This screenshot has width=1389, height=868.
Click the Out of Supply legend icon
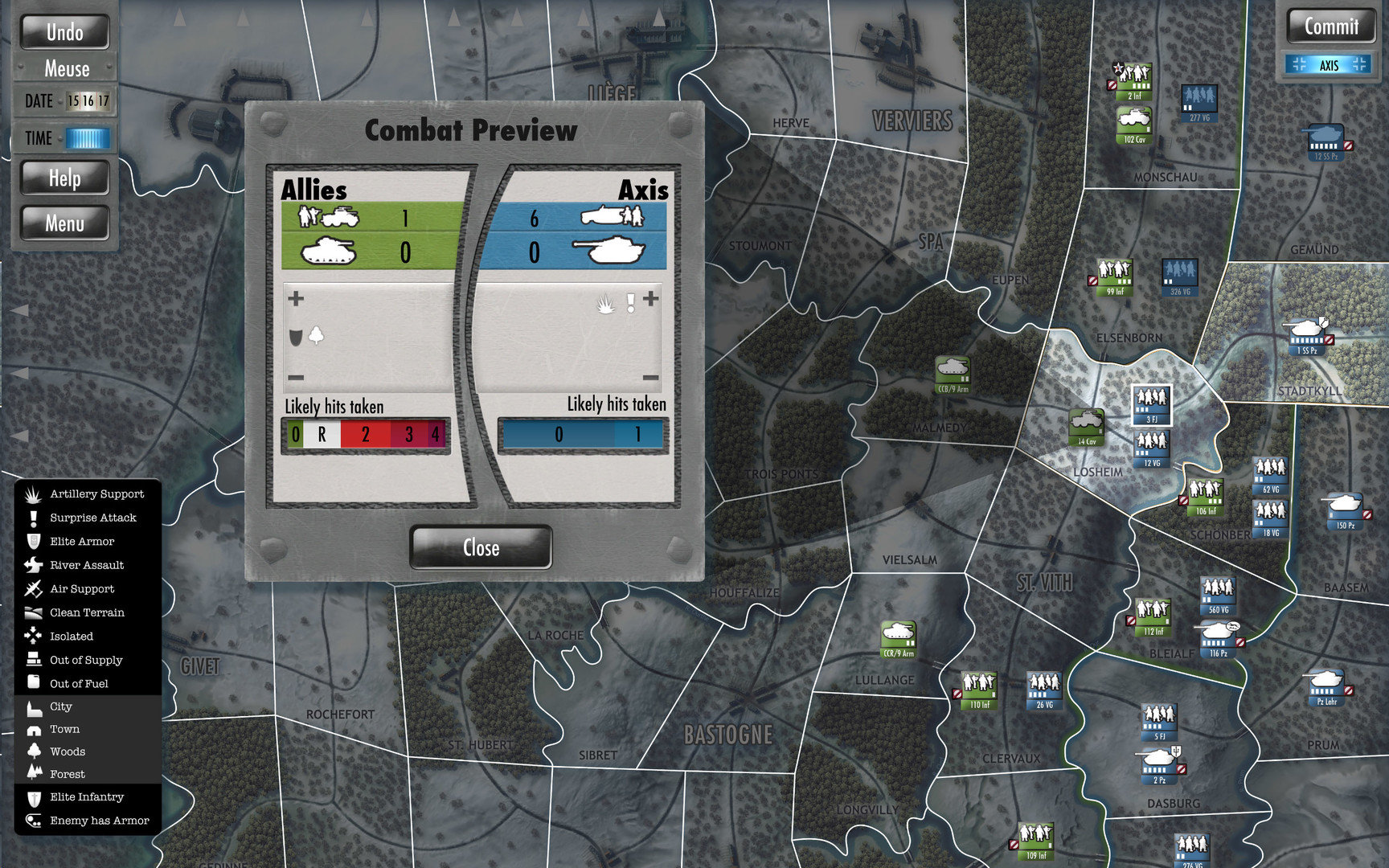point(32,660)
